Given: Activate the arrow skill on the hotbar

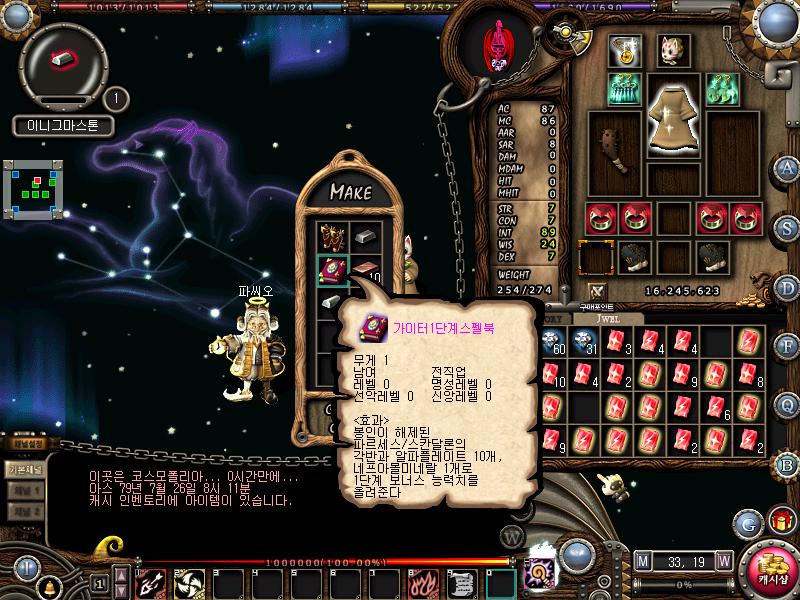Looking at the screenshot, I should (152, 583).
